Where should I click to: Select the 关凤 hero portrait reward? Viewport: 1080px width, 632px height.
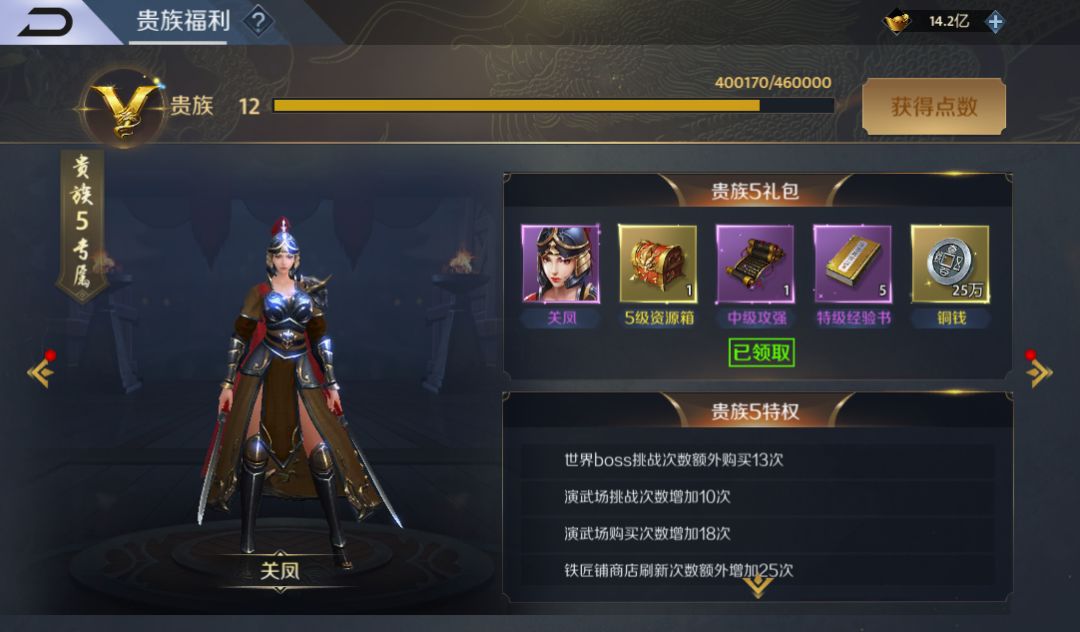click(560, 264)
